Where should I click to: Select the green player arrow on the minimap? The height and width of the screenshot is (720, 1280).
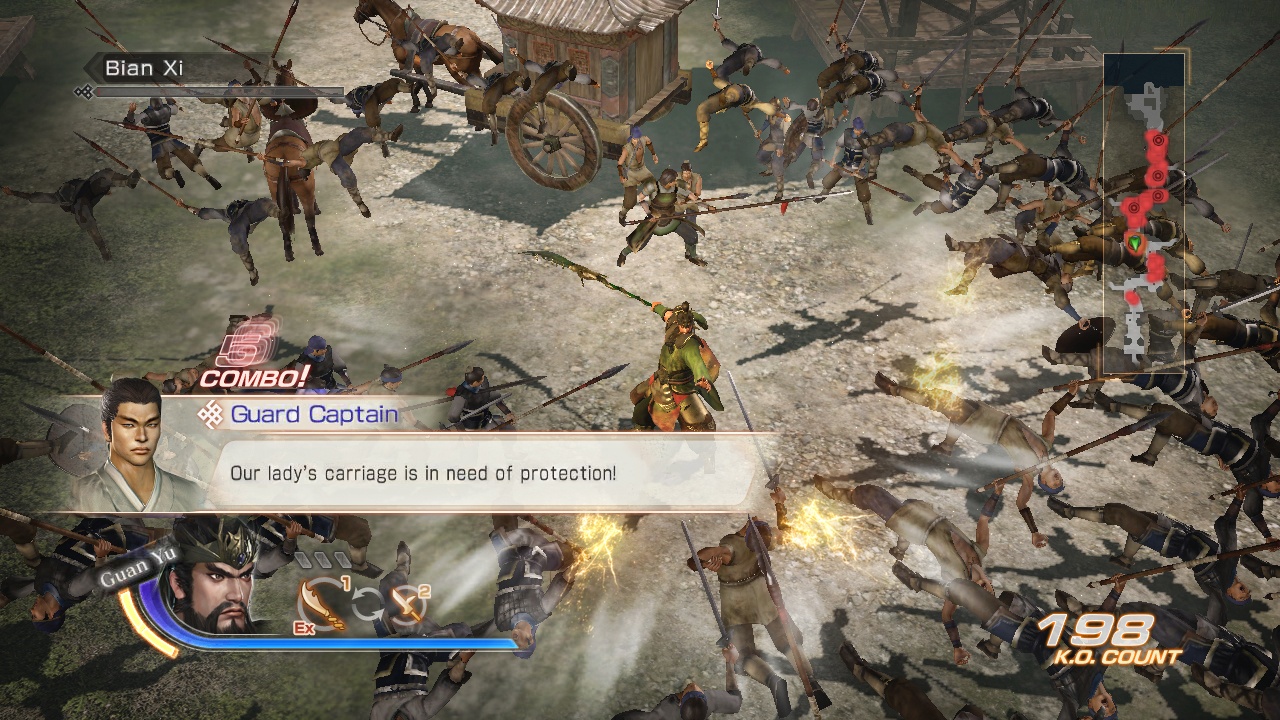click(1136, 242)
